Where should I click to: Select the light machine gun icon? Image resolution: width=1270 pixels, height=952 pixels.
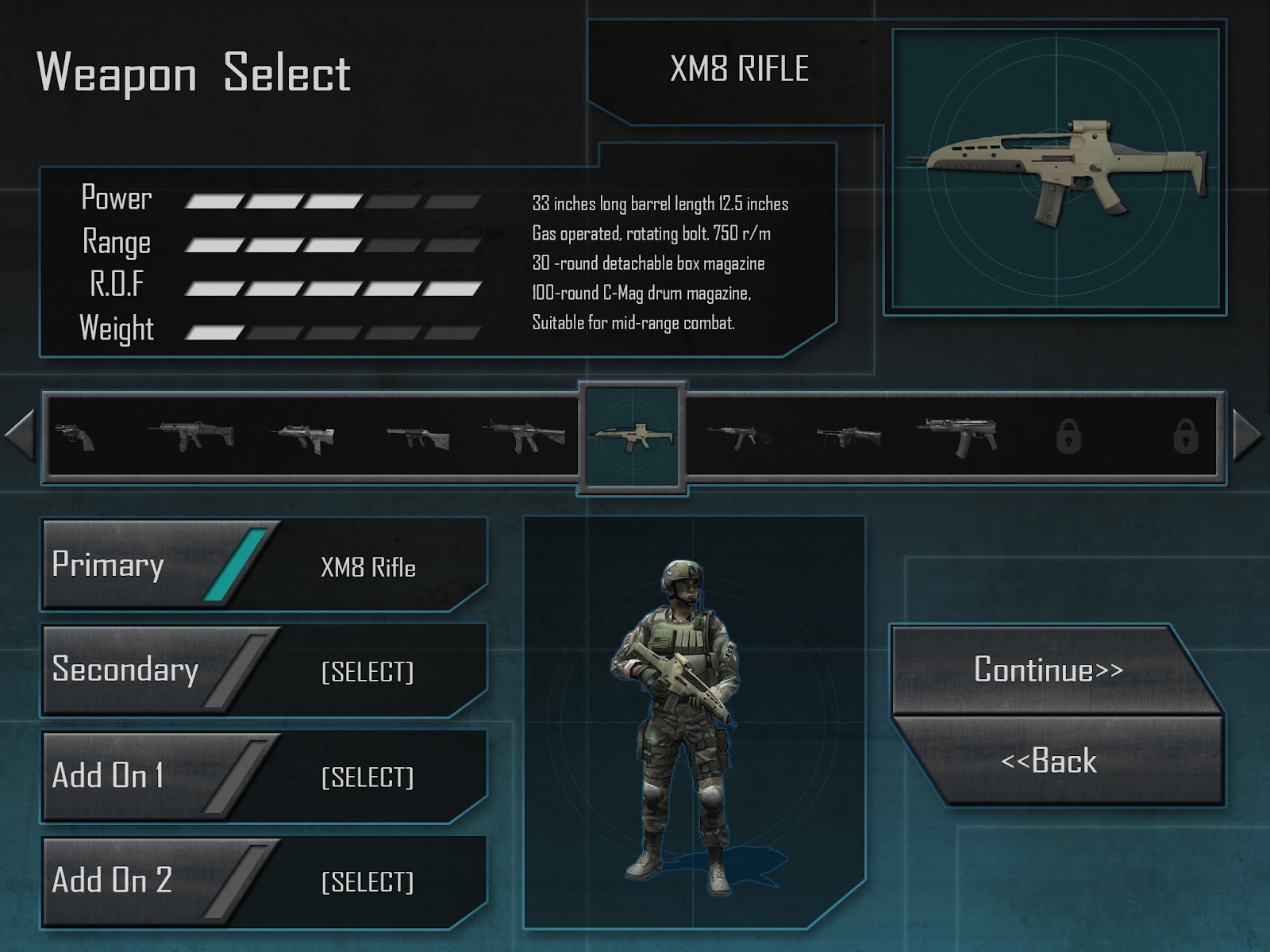[849, 436]
